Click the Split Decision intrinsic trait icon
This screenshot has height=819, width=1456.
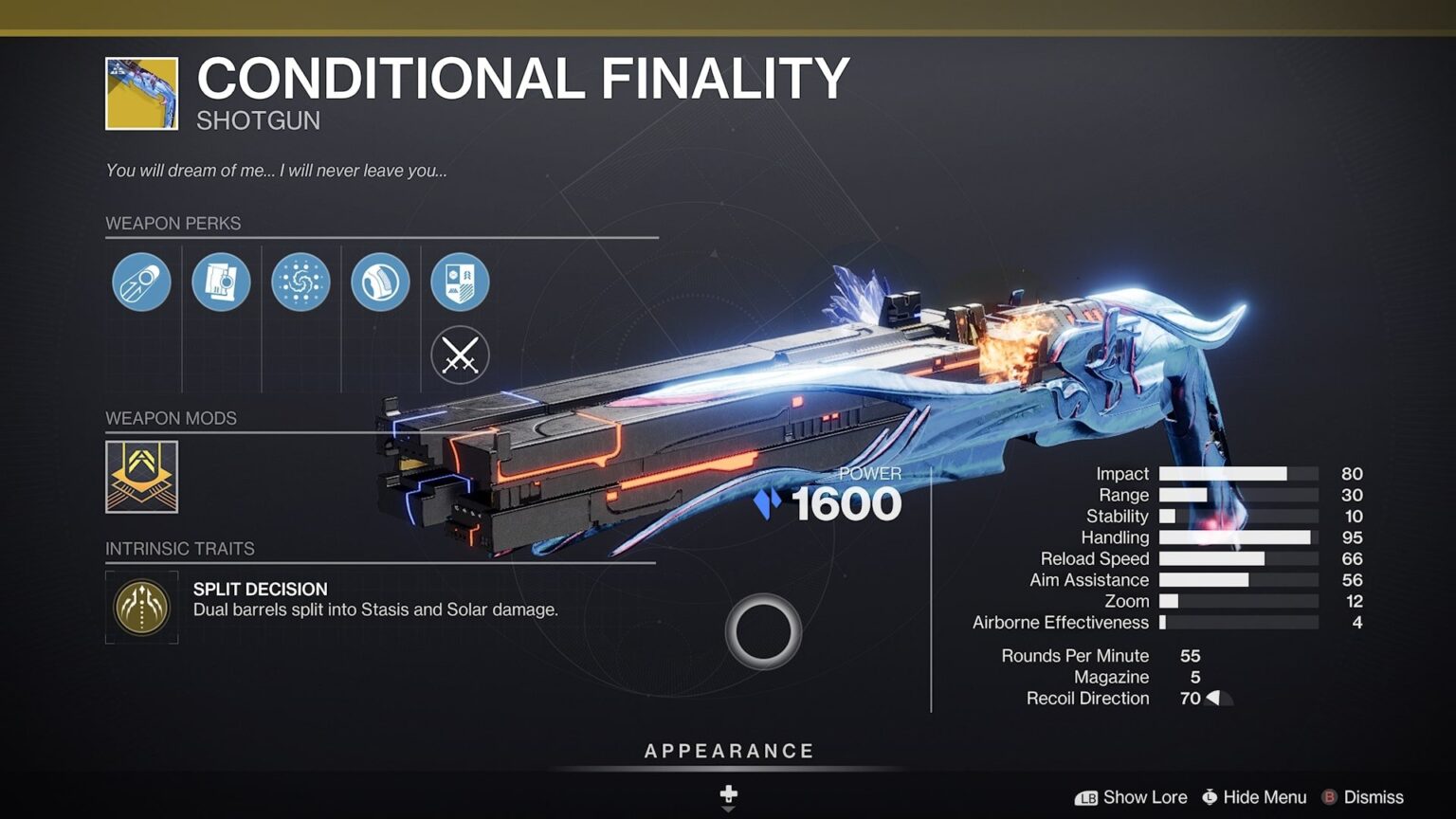pos(141,608)
